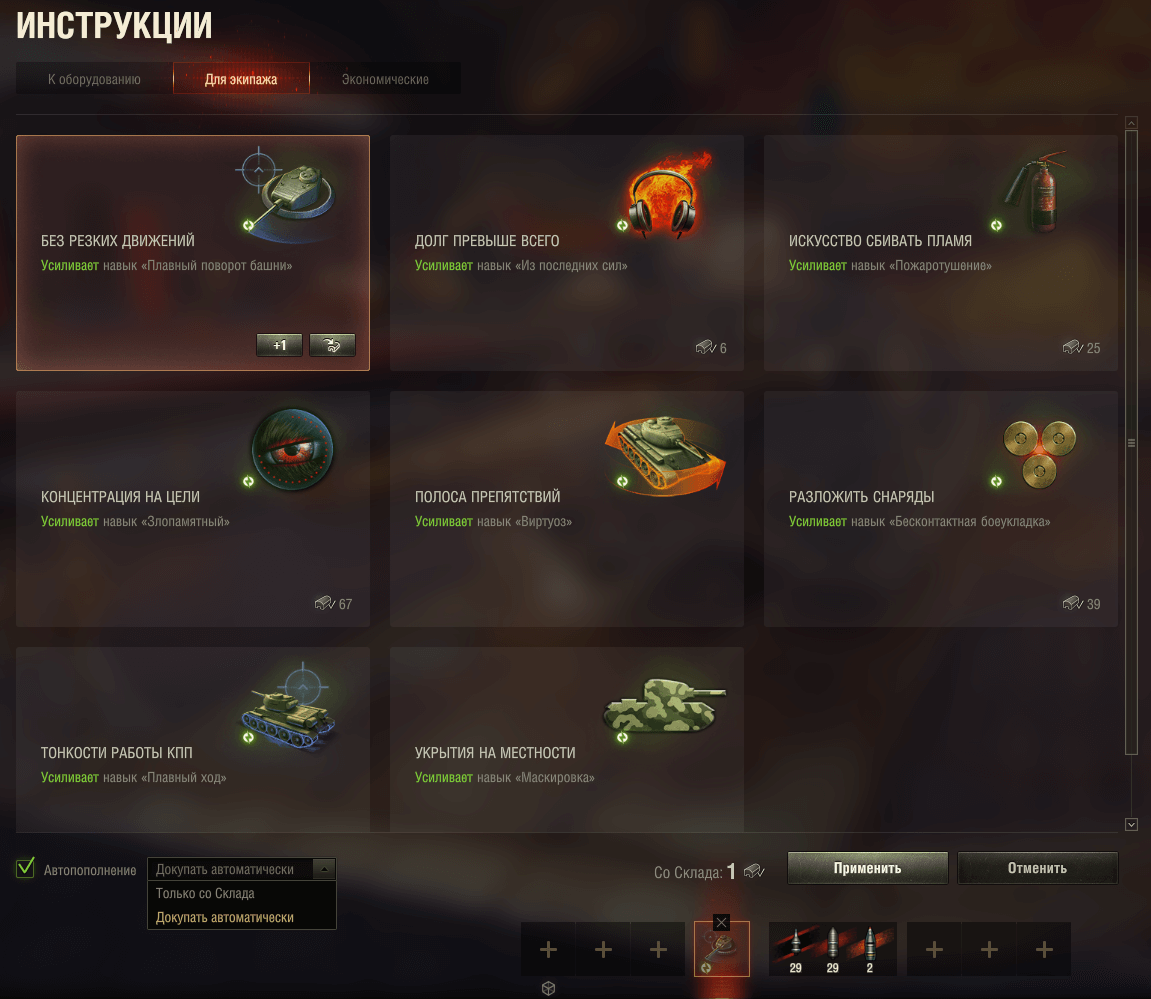Open the «Экономические» tab
The image size is (1151, 999).
point(385,79)
